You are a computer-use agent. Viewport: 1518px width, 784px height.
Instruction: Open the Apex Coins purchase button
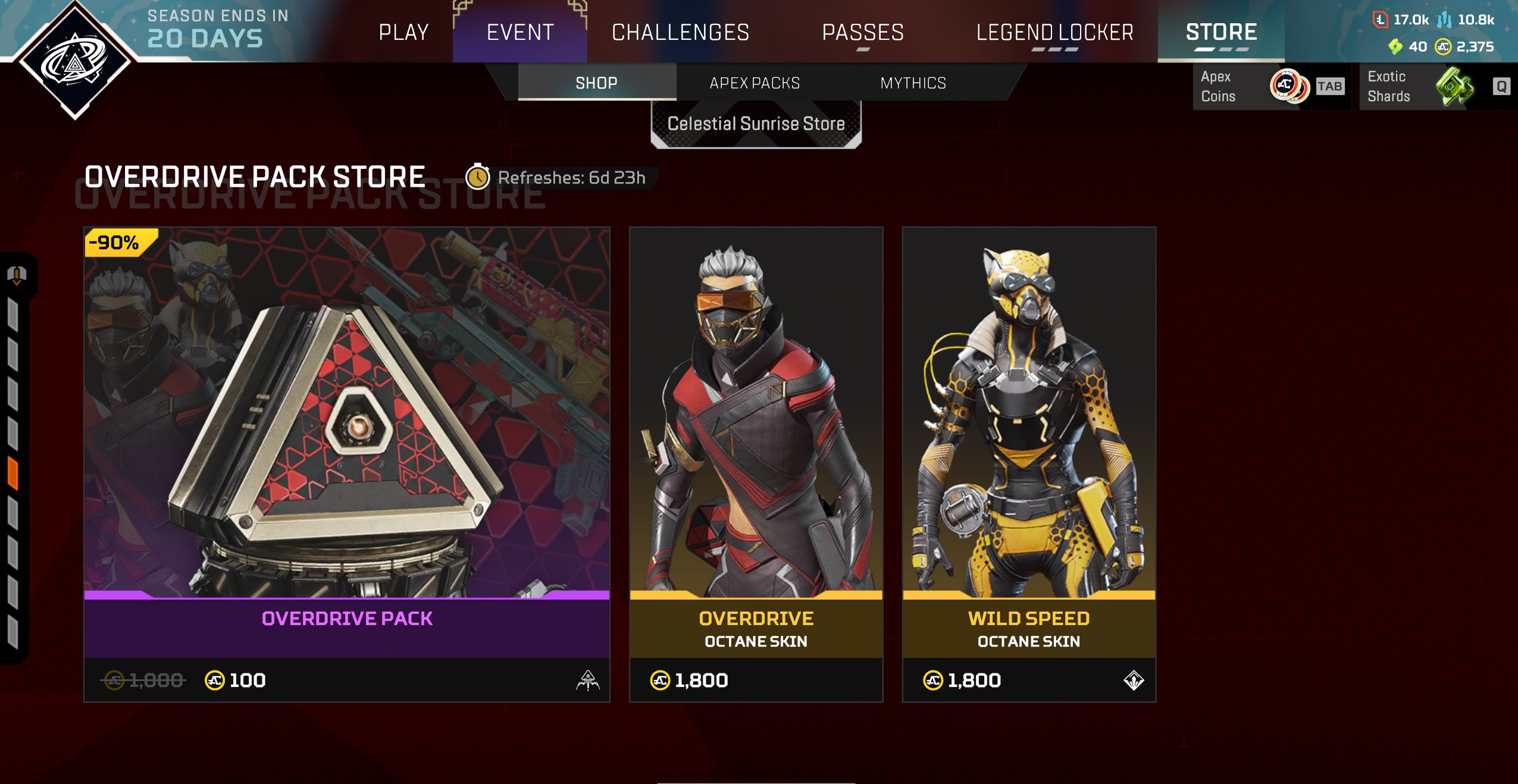pos(1271,87)
